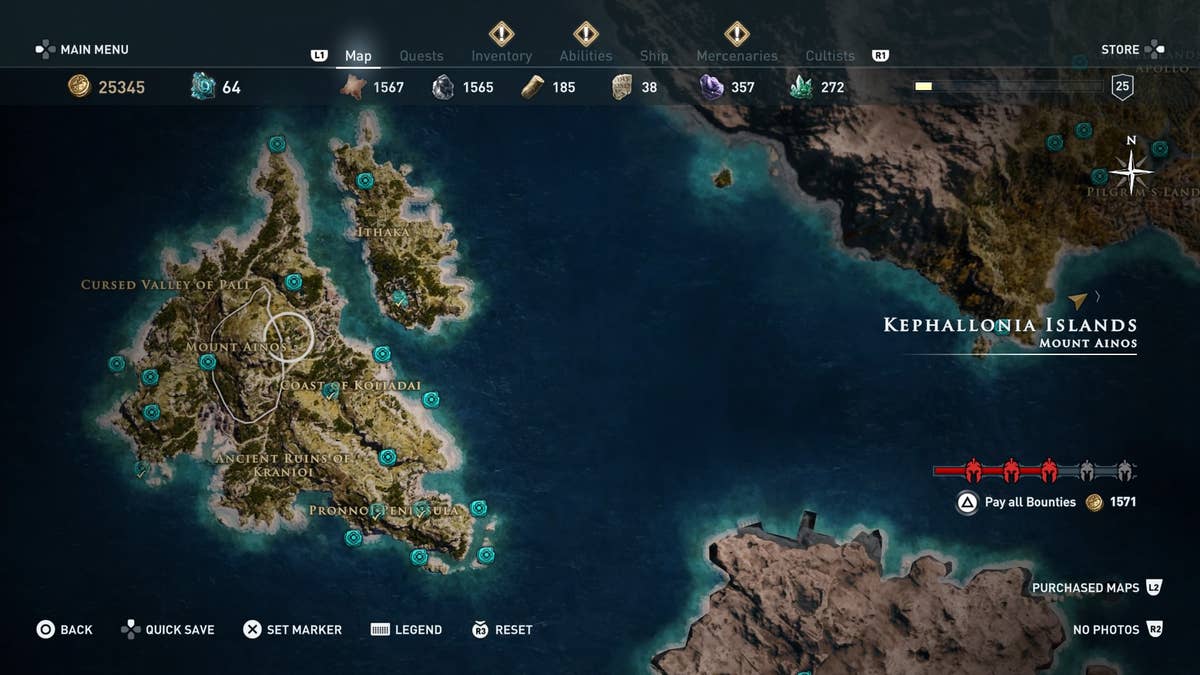The height and width of the screenshot is (675, 1200).
Task: Go Back from the map
Action: (65, 629)
